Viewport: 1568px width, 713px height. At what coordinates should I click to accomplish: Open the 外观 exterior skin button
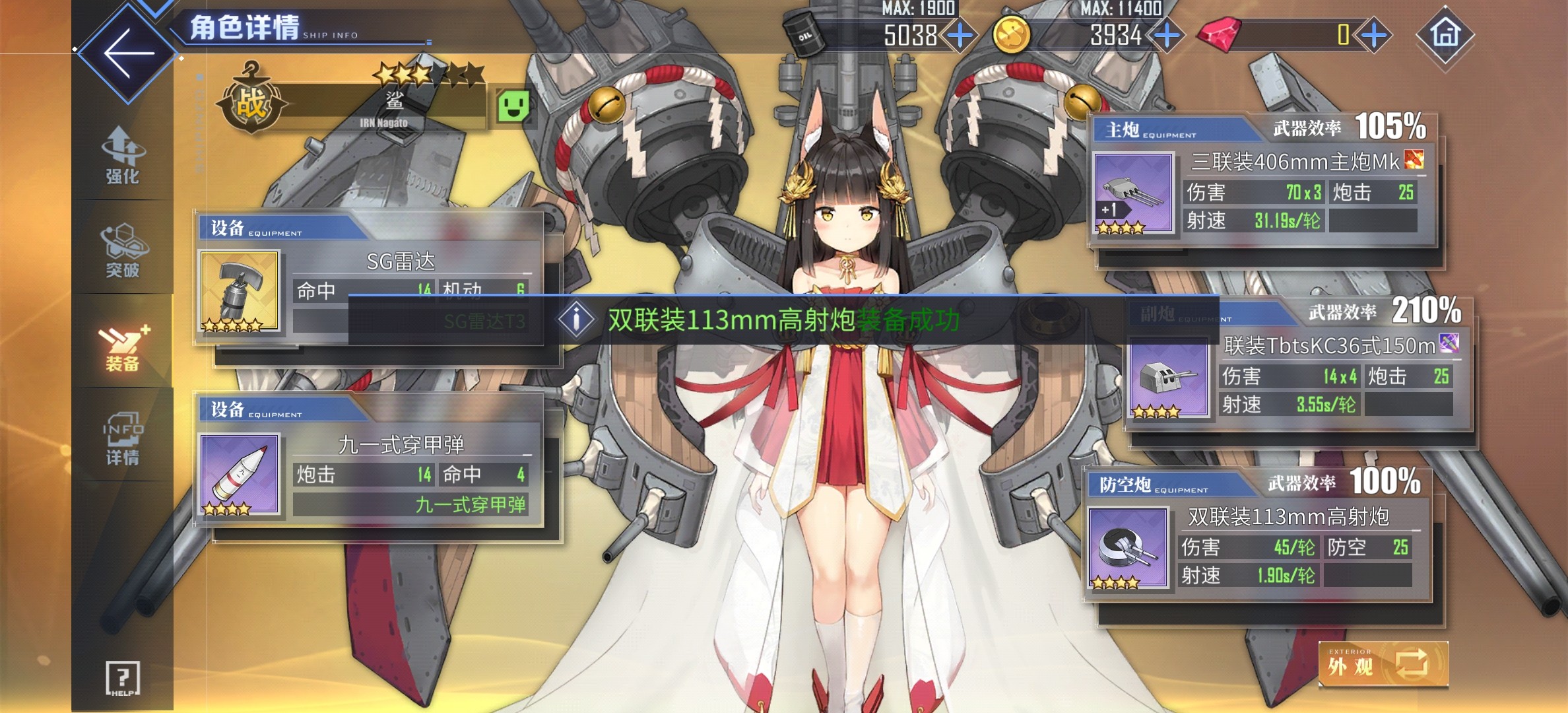[1383, 664]
